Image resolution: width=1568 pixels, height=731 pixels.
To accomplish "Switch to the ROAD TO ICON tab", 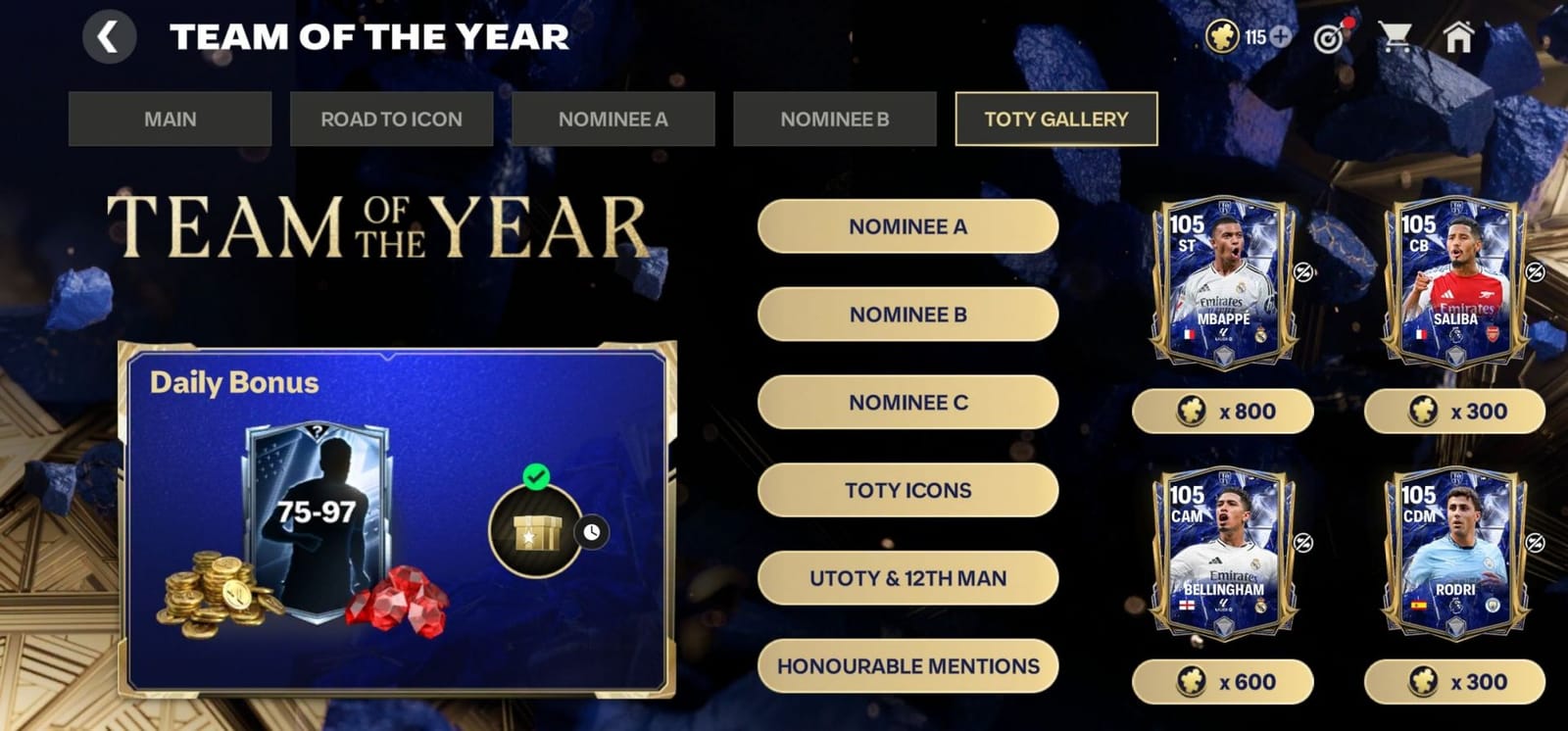I will 391,119.
